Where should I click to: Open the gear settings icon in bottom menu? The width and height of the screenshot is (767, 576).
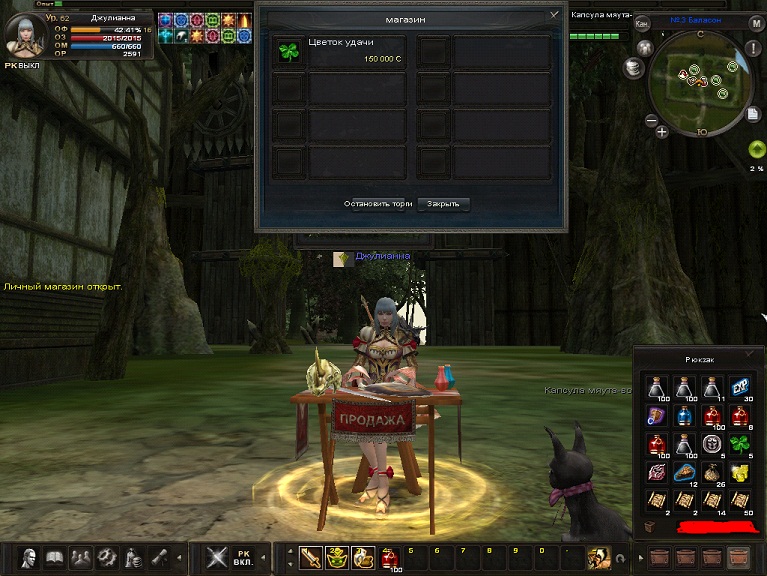106,556
